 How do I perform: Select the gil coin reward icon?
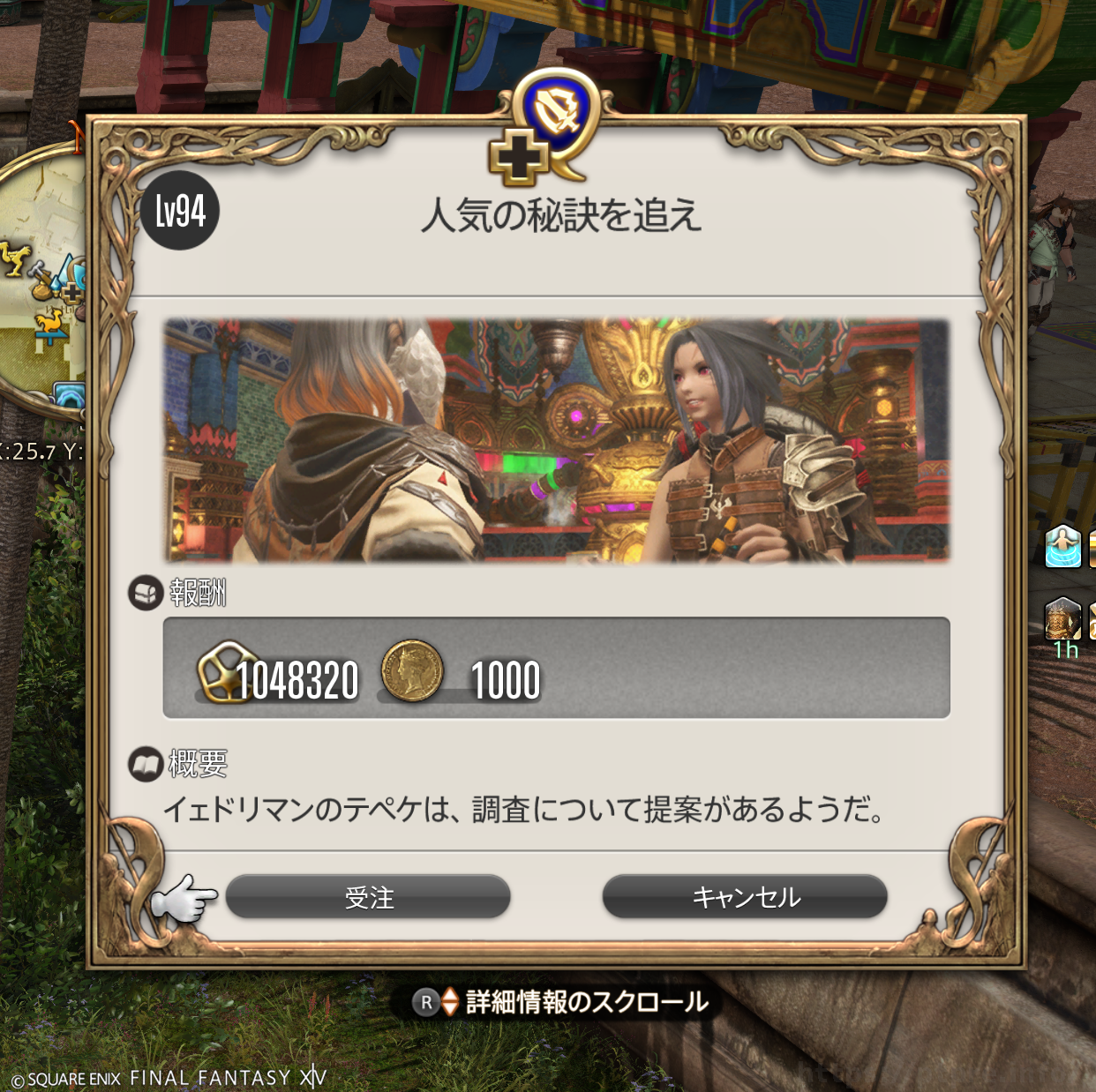click(x=411, y=671)
